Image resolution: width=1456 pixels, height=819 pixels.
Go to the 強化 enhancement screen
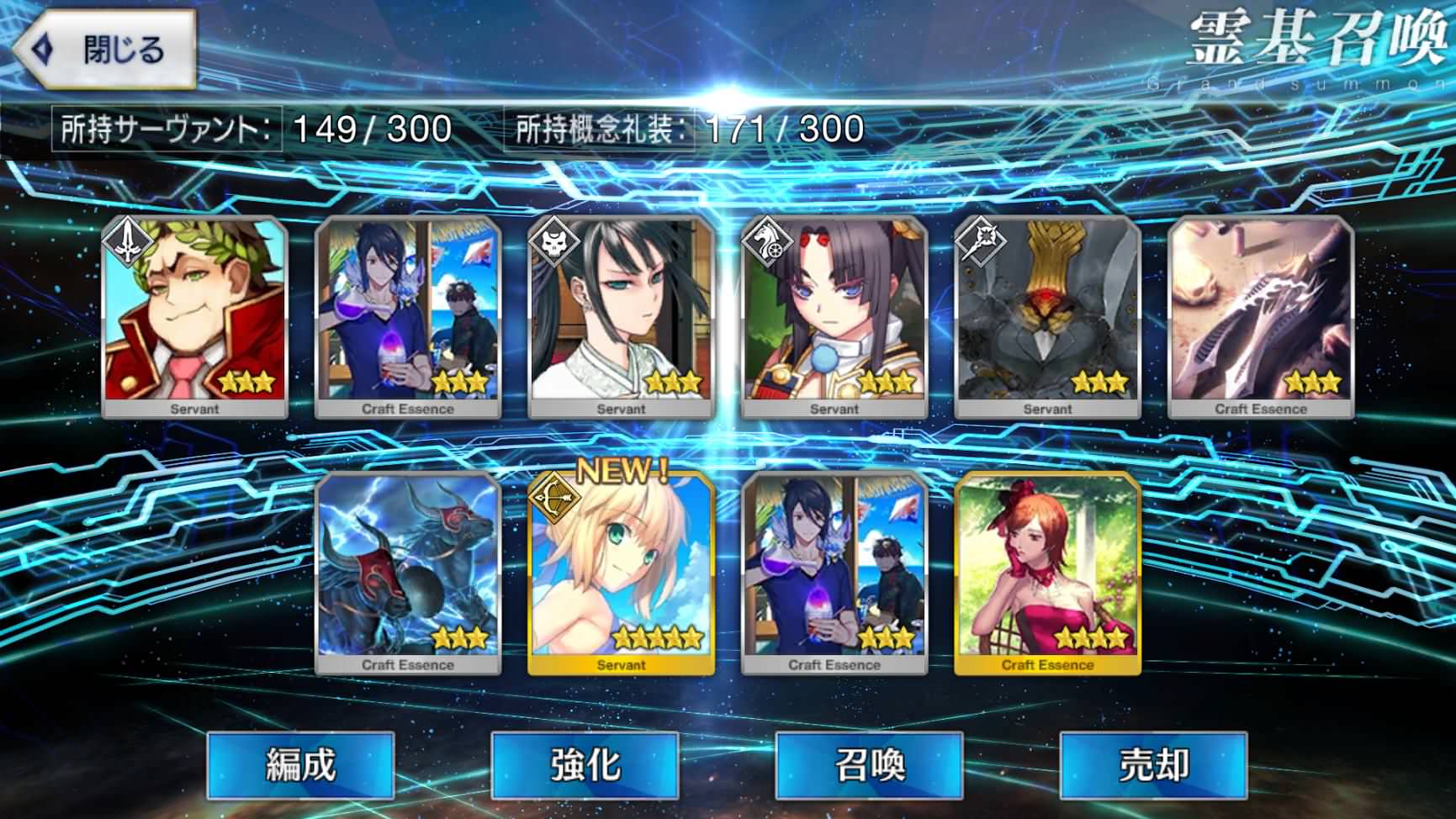tap(585, 764)
